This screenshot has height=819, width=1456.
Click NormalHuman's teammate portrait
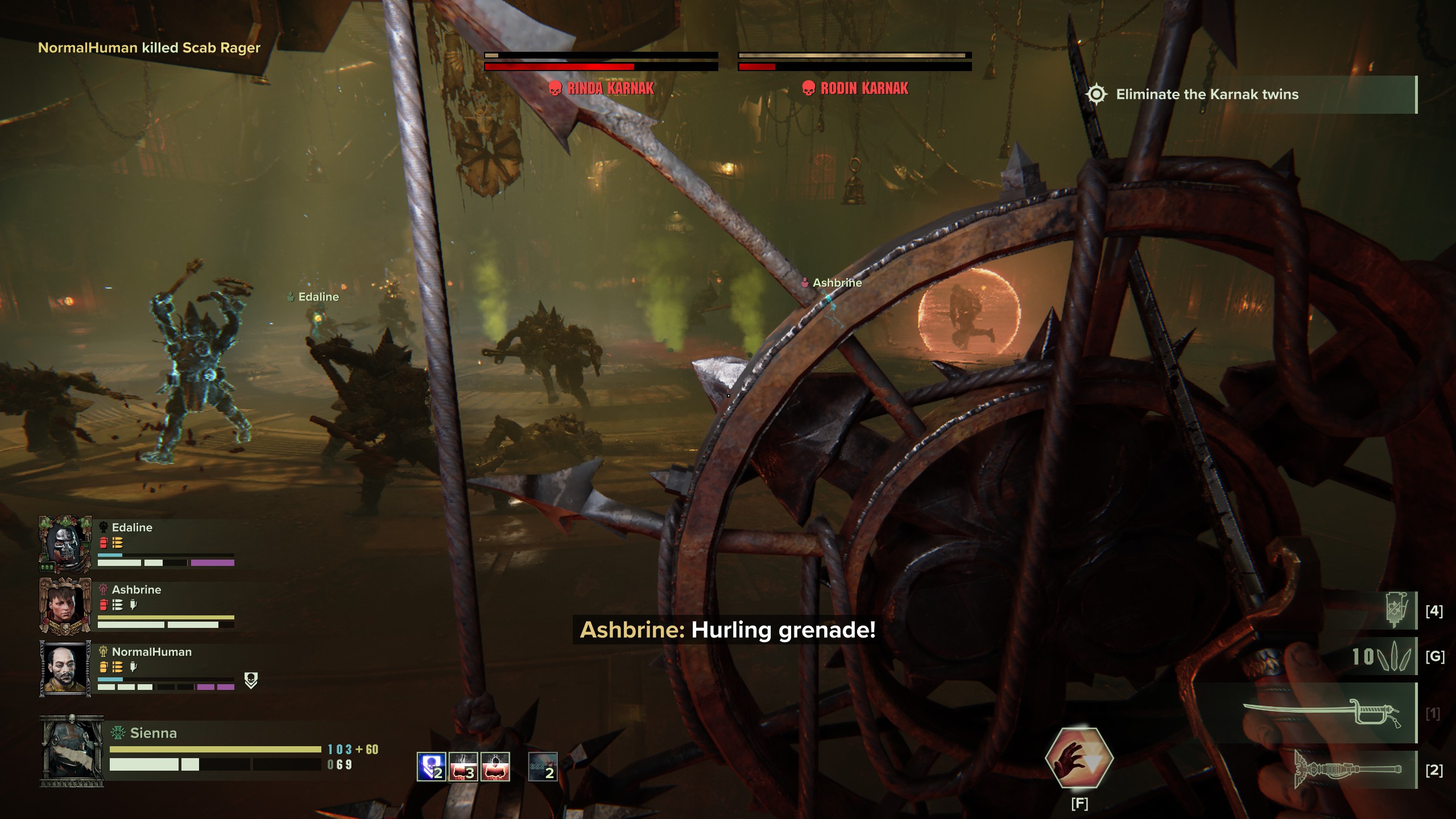click(65, 668)
